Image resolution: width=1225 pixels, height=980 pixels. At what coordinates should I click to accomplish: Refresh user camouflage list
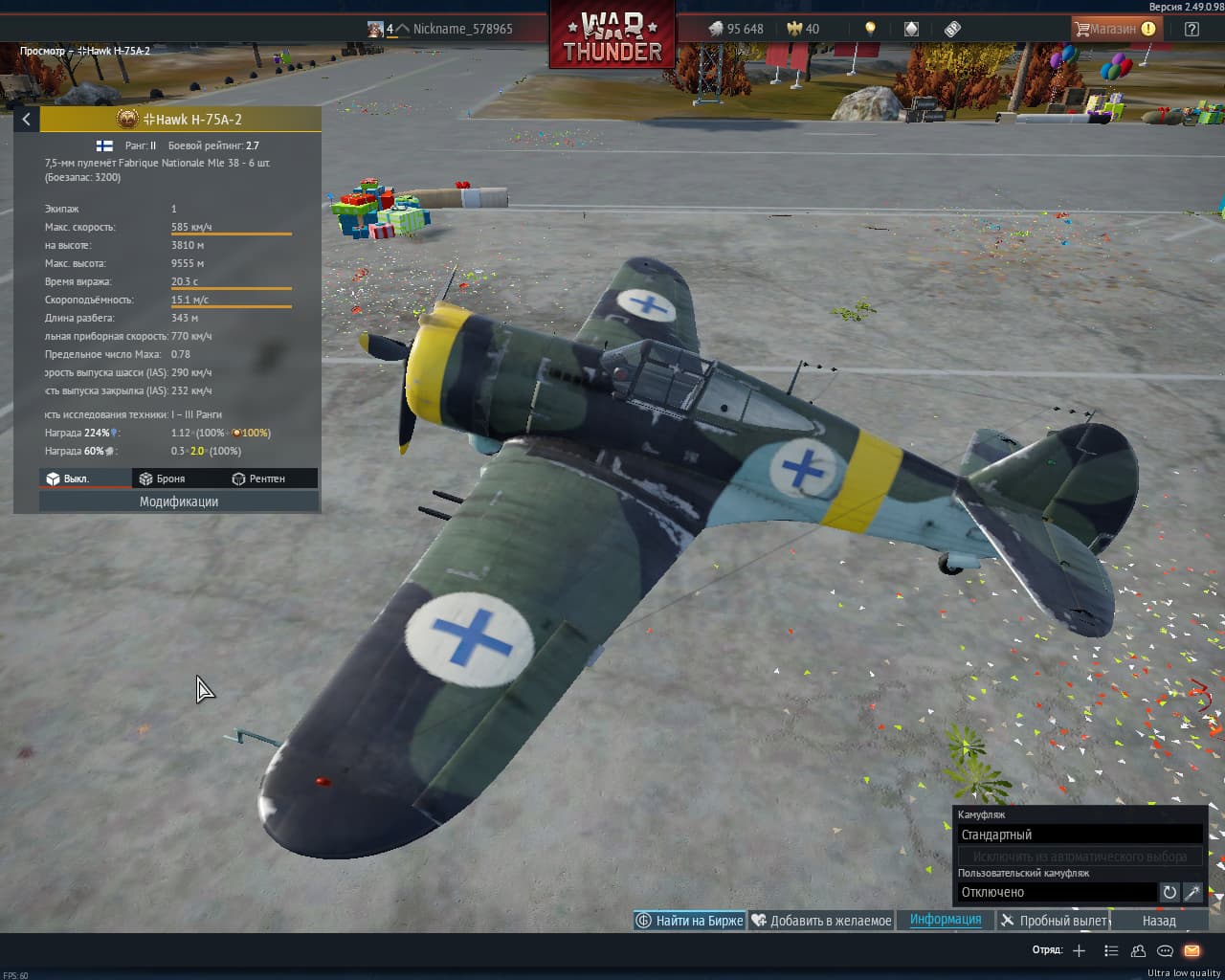1169,892
